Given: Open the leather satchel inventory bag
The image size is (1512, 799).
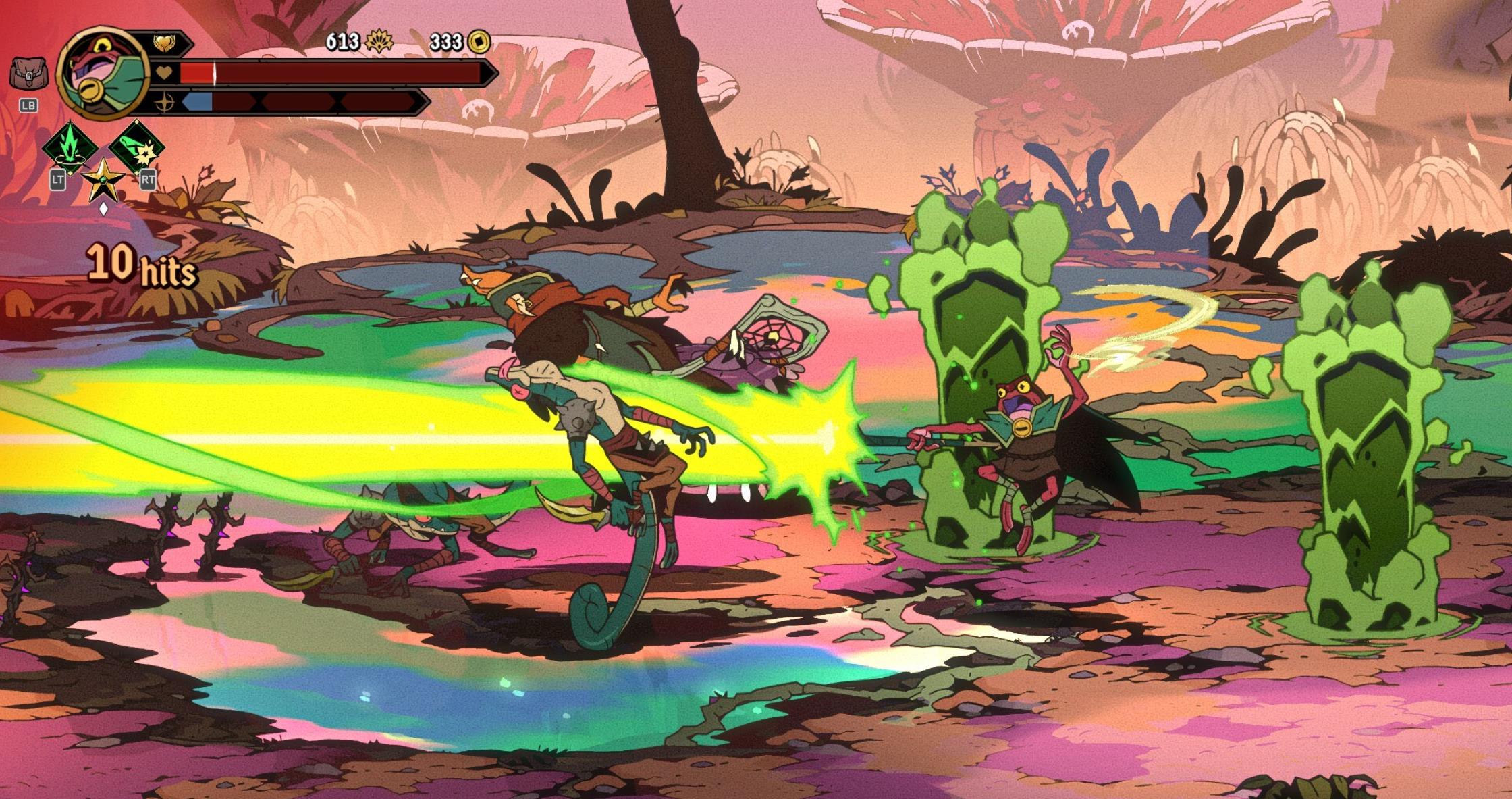Looking at the screenshot, I should click(x=28, y=73).
